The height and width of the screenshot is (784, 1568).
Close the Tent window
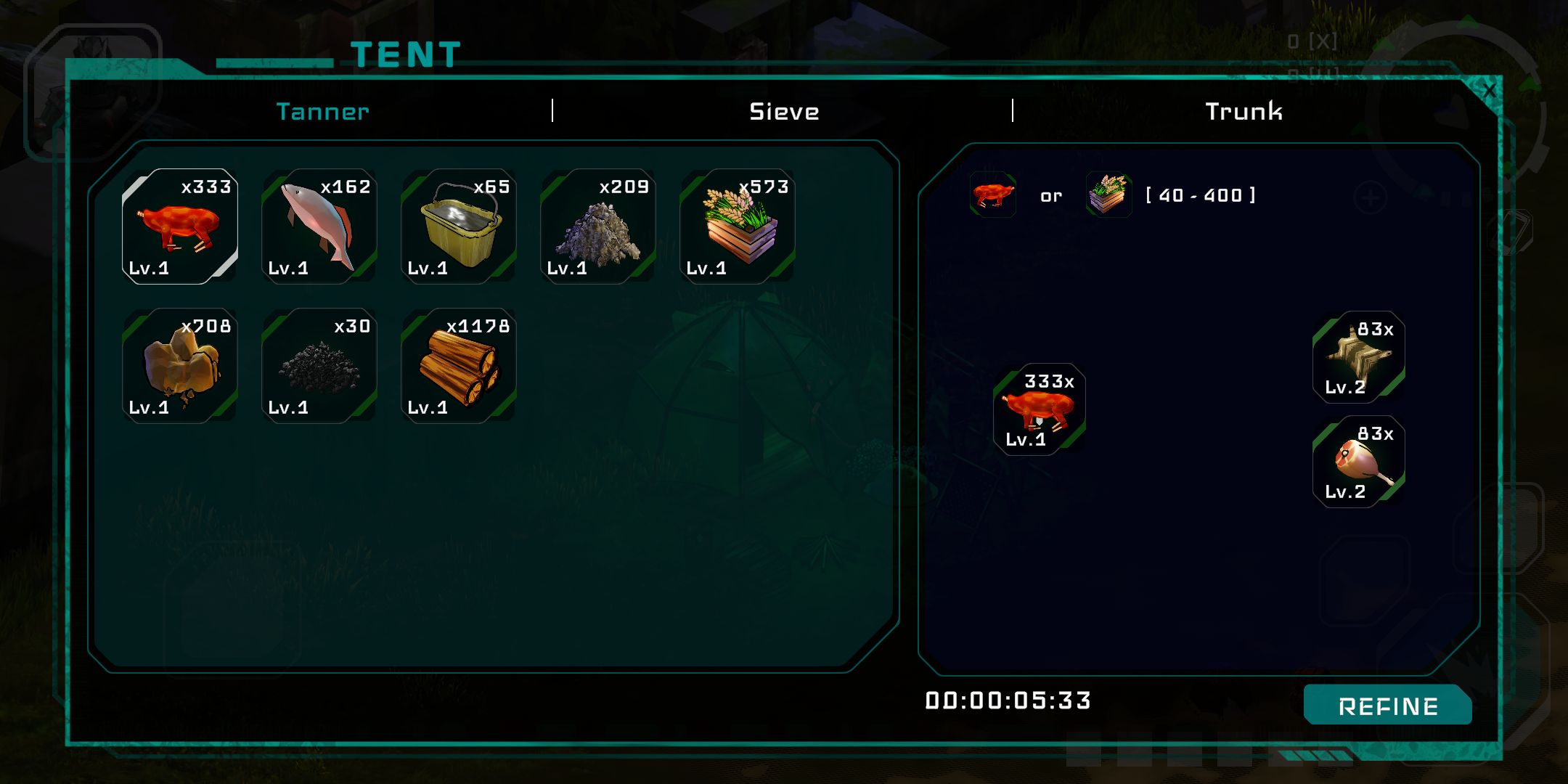click(x=1489, y=91)
